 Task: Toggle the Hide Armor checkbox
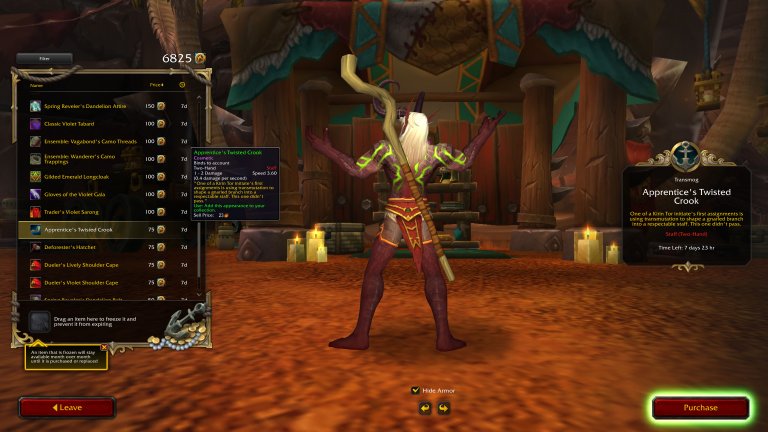(x=416, y=390)
